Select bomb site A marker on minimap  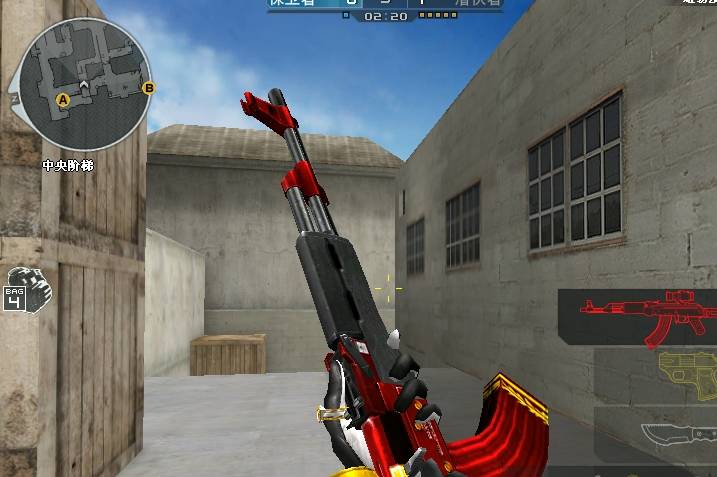pyautogui.click(x=62, y=99)
